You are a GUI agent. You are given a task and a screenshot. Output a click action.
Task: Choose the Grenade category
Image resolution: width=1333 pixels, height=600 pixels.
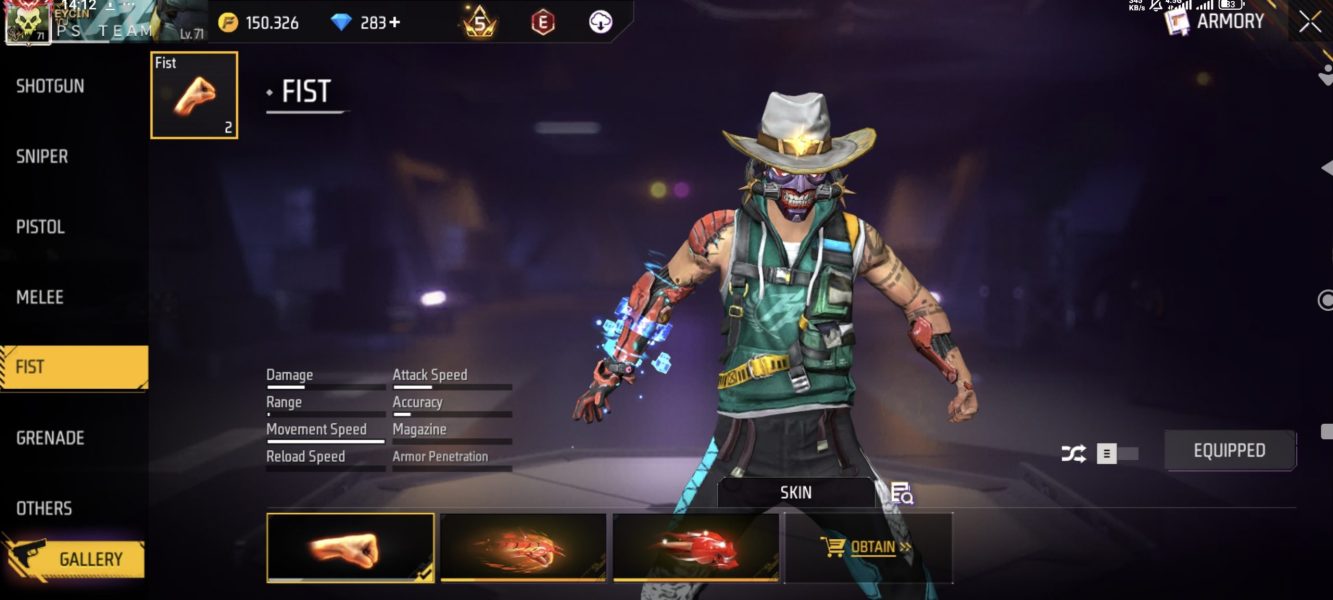[x=50, y=438]
